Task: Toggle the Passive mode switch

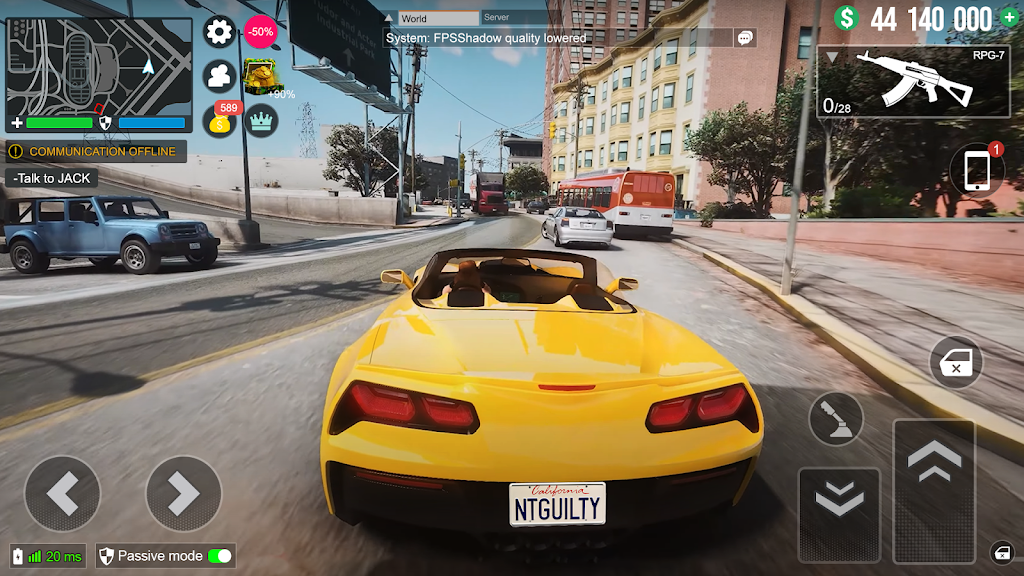Action: tap(218, 556)
